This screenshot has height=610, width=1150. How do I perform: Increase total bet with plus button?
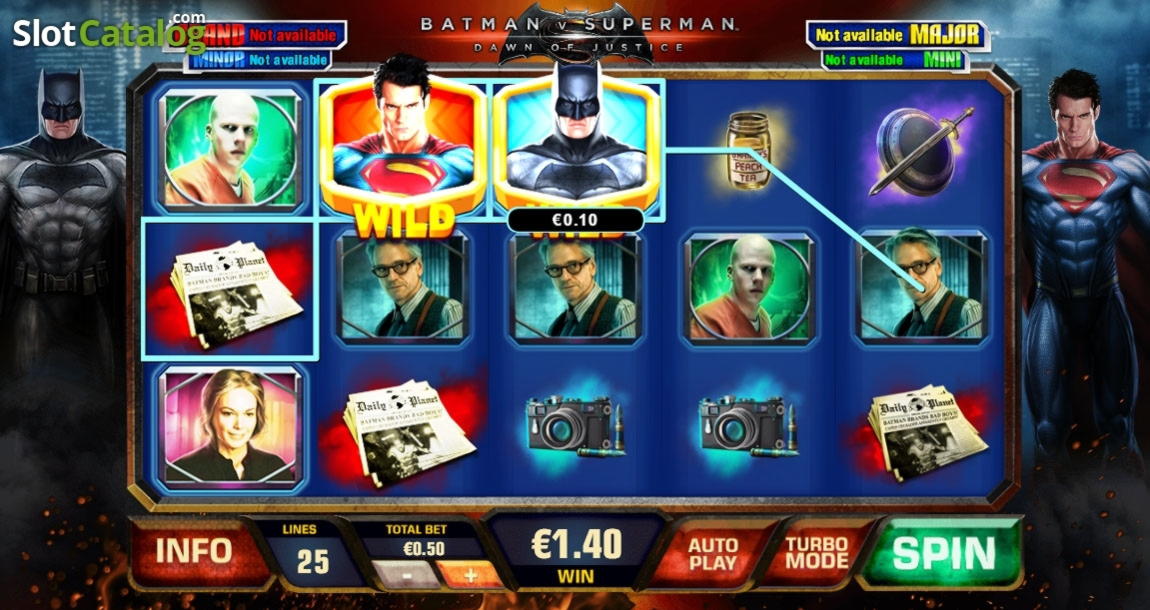[x=470, y=576]
